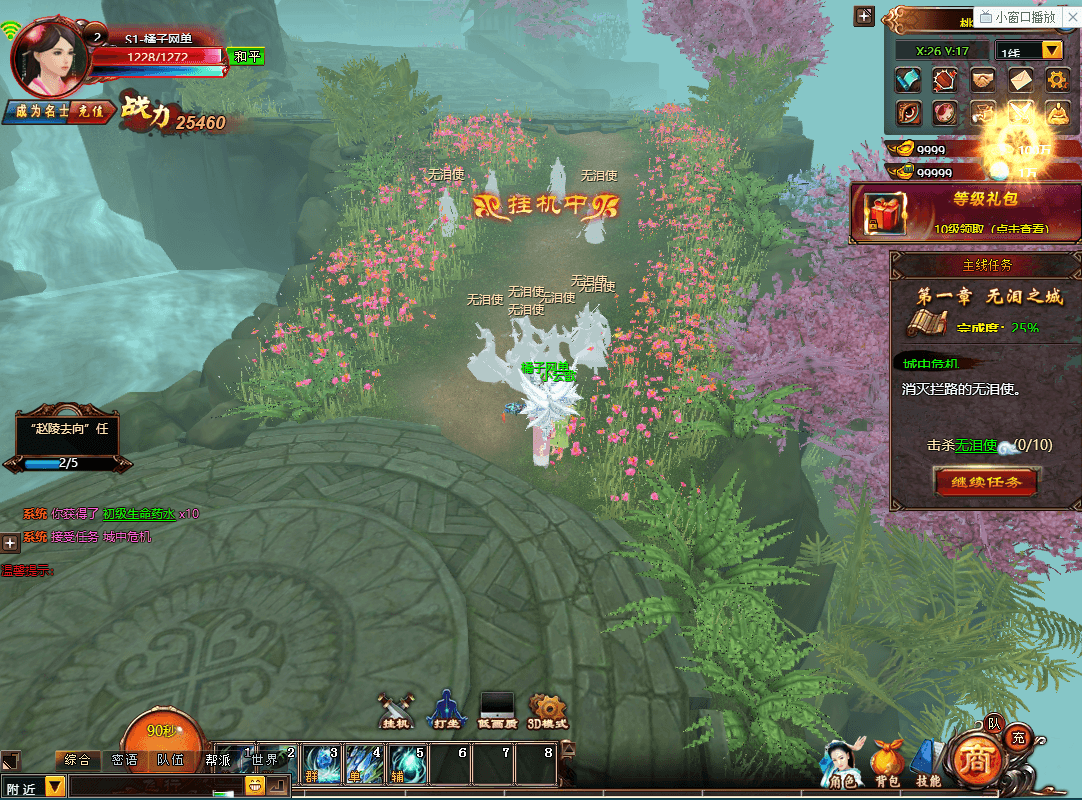Screen dimensions: 1082x800
Task: Open the gear settings icon near minimap
Action: [x=1057, y=79]
